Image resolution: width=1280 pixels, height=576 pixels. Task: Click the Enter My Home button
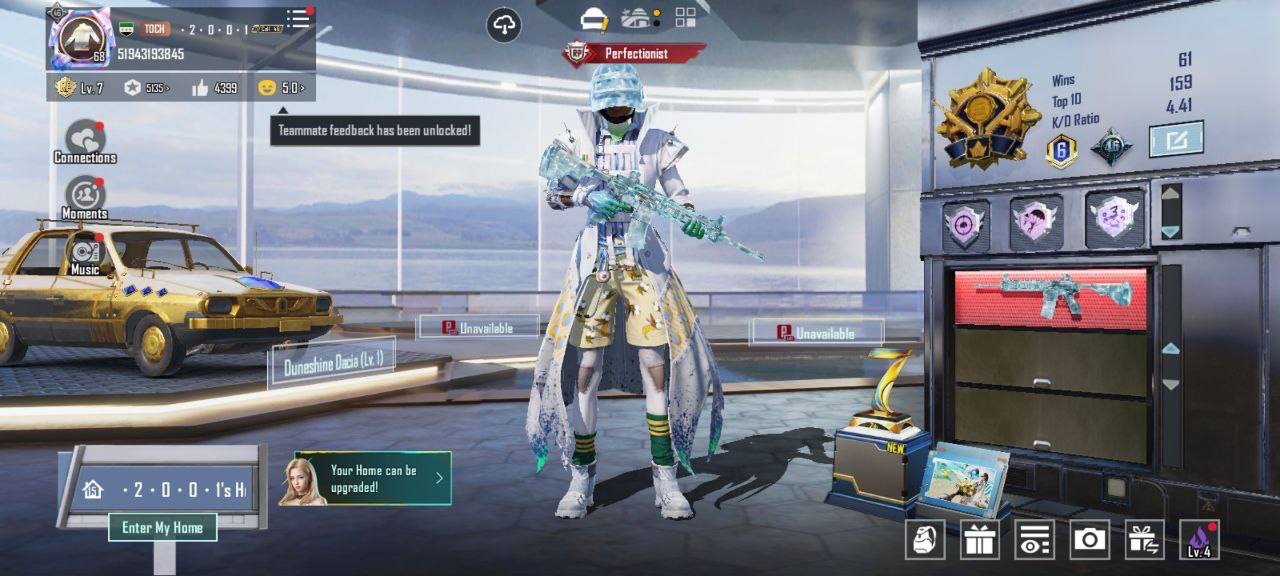click(x=162, y=527)
